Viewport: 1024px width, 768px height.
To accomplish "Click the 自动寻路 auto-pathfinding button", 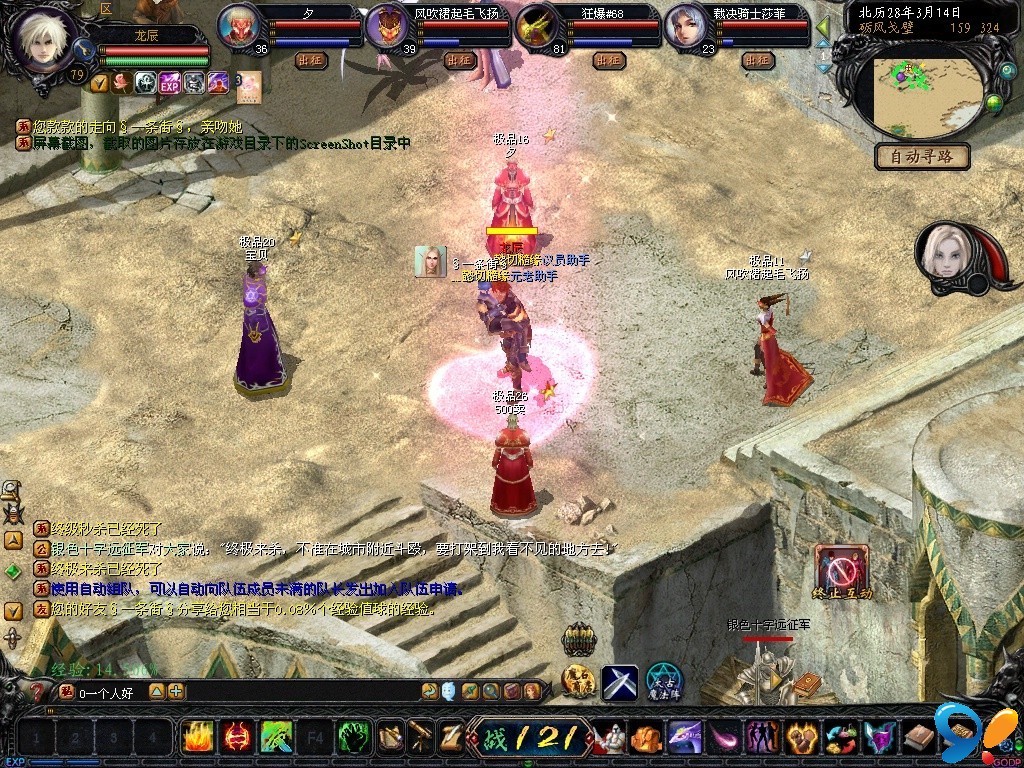I will 923,156.
